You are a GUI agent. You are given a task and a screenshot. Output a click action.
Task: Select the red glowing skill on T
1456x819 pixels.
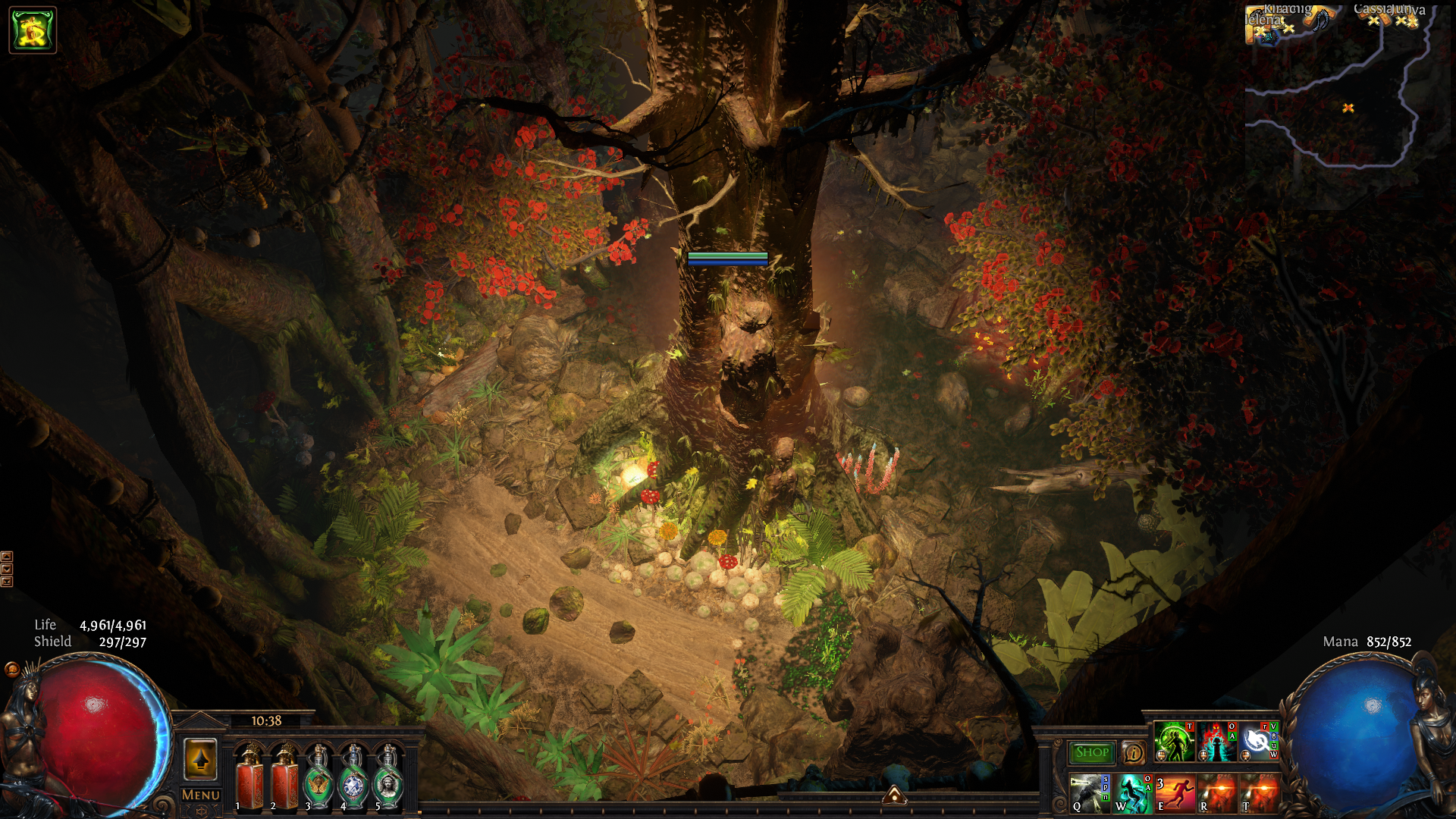(1260, 793)
